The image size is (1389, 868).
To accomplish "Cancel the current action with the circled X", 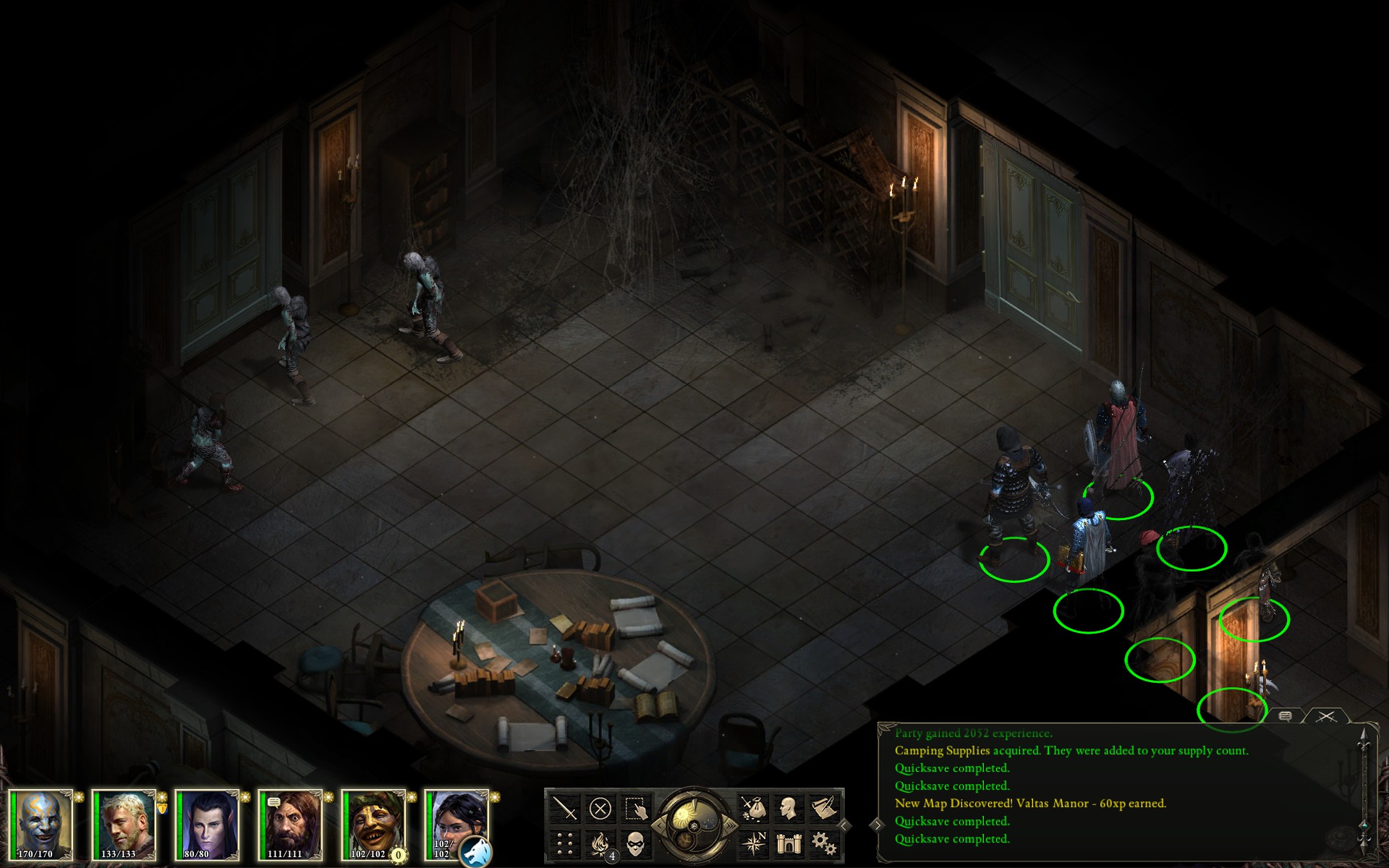I will pyautogui.click(x=600, y=808).
